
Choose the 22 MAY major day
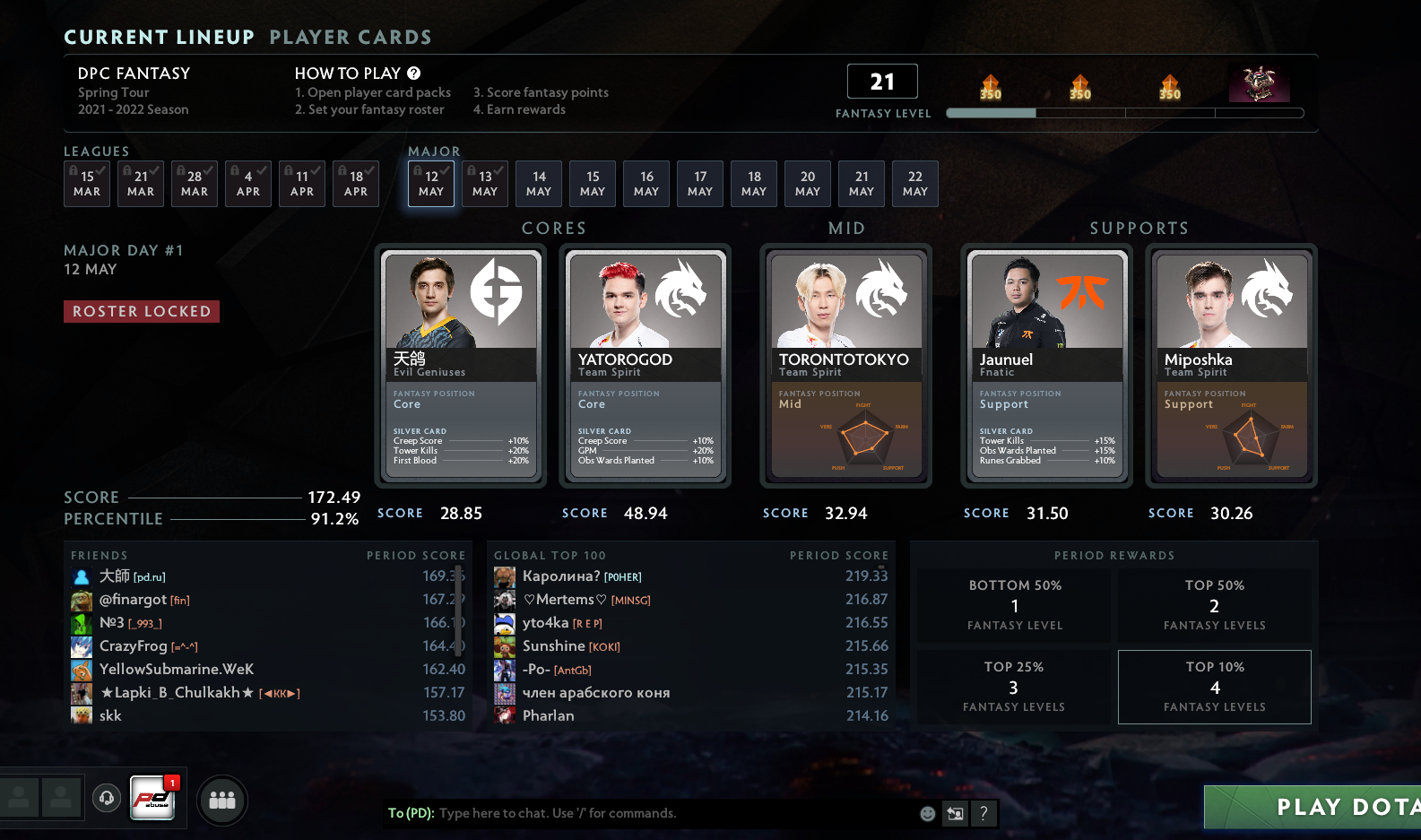coord(915,184)
